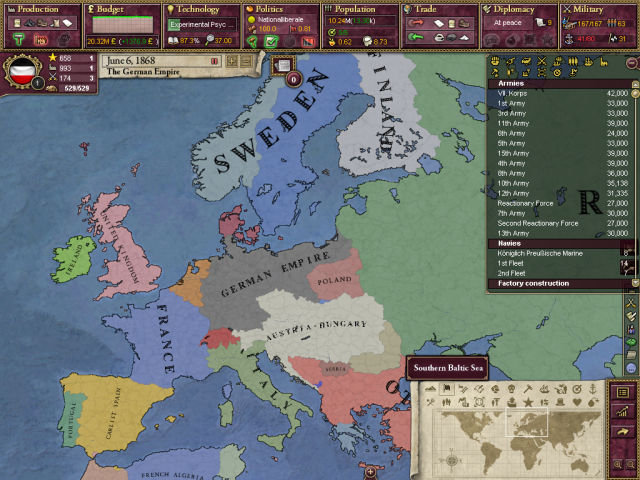Open the Technology screen

click(198, 9)
